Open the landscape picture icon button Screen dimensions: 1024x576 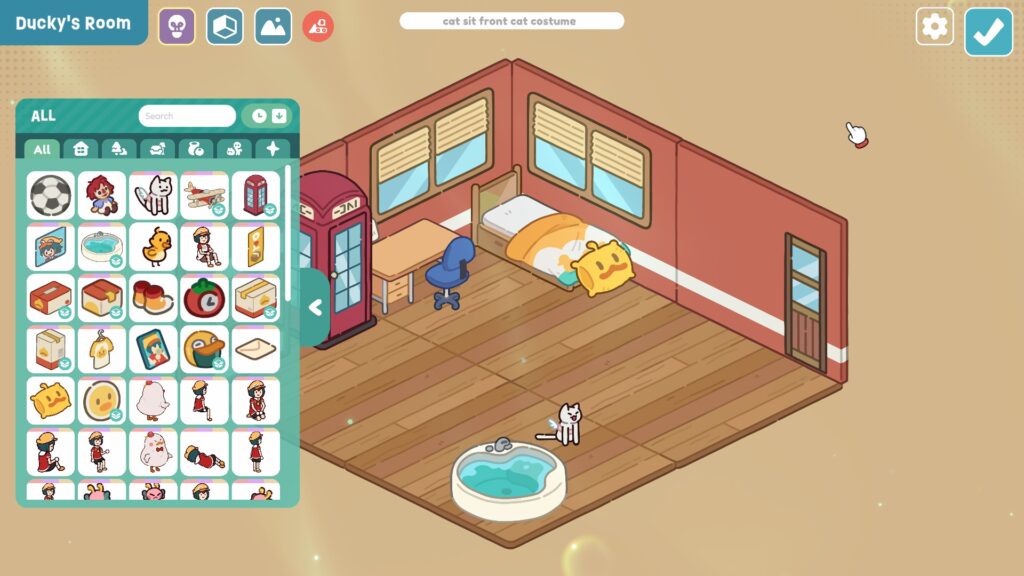click(x=273, y=27)
